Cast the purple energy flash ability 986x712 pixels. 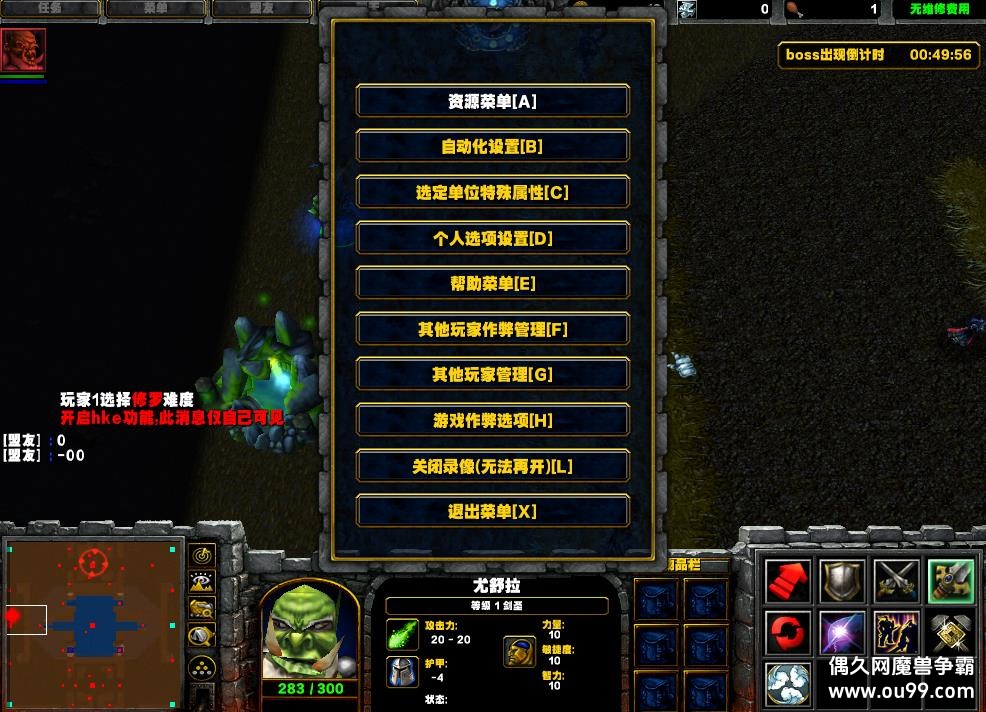coord(842,634)
